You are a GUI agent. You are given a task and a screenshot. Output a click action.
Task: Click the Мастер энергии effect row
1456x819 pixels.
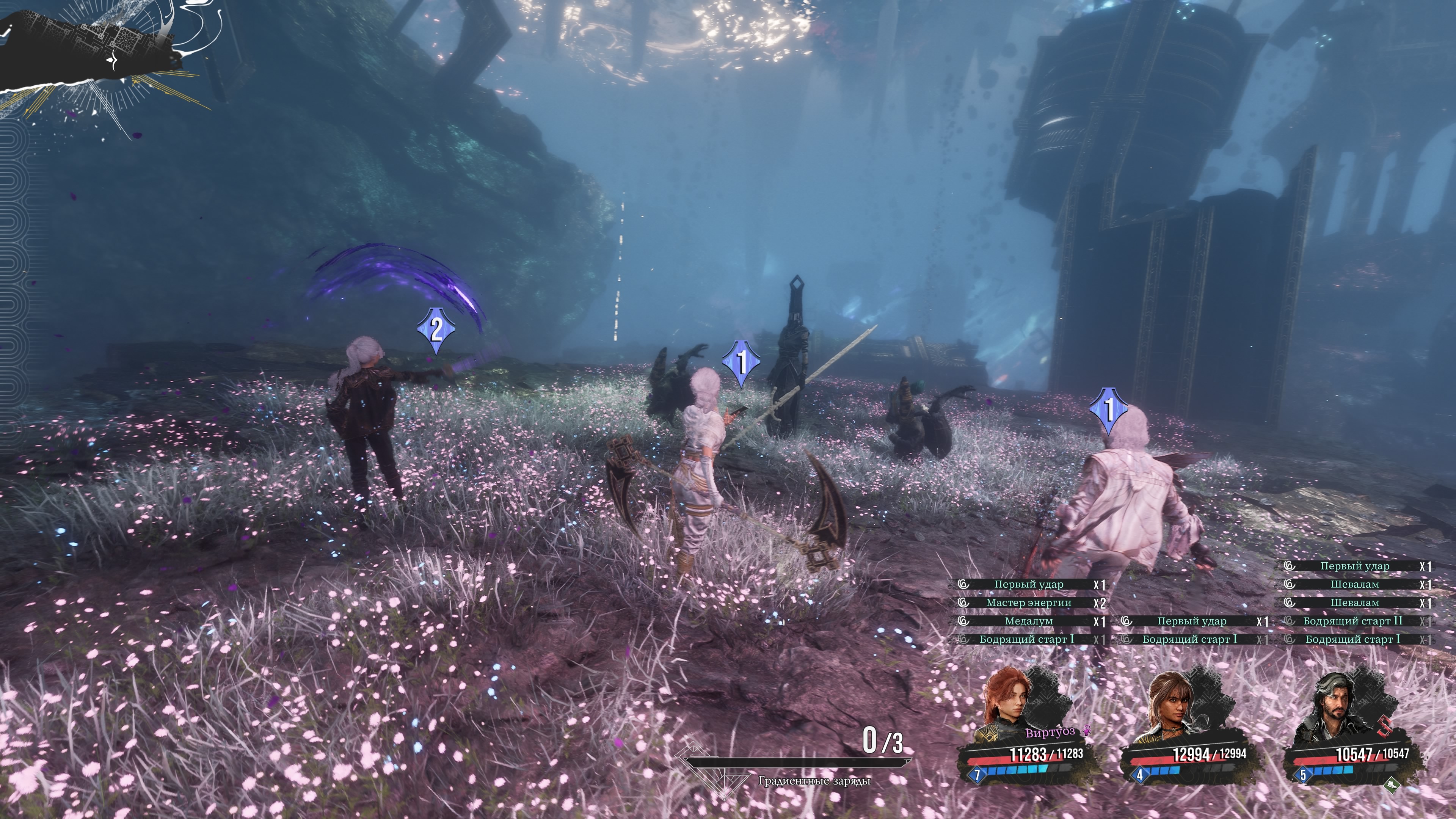pos(1029,602)
